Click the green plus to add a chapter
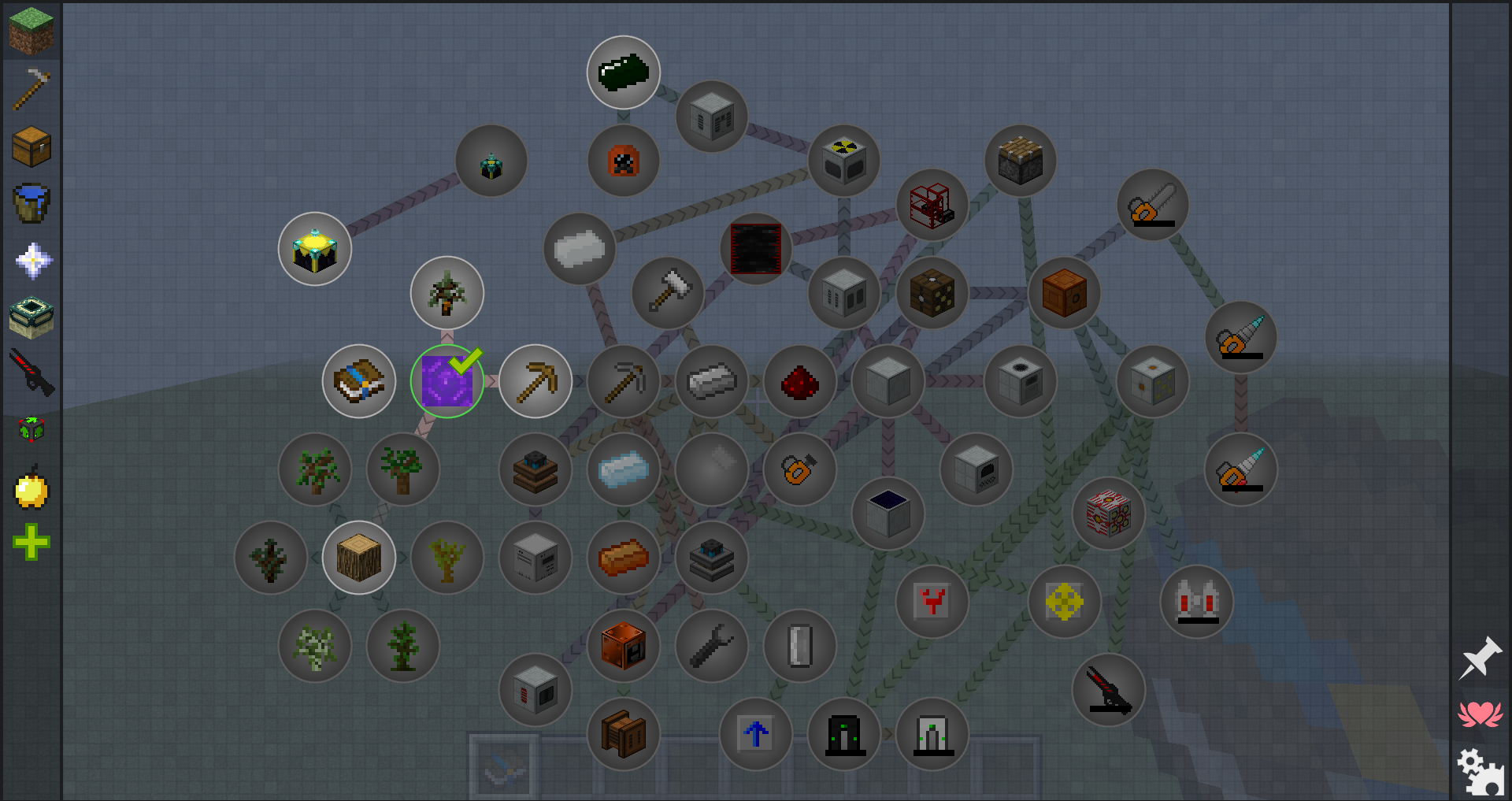1512x801 pixels. (31, 541)
